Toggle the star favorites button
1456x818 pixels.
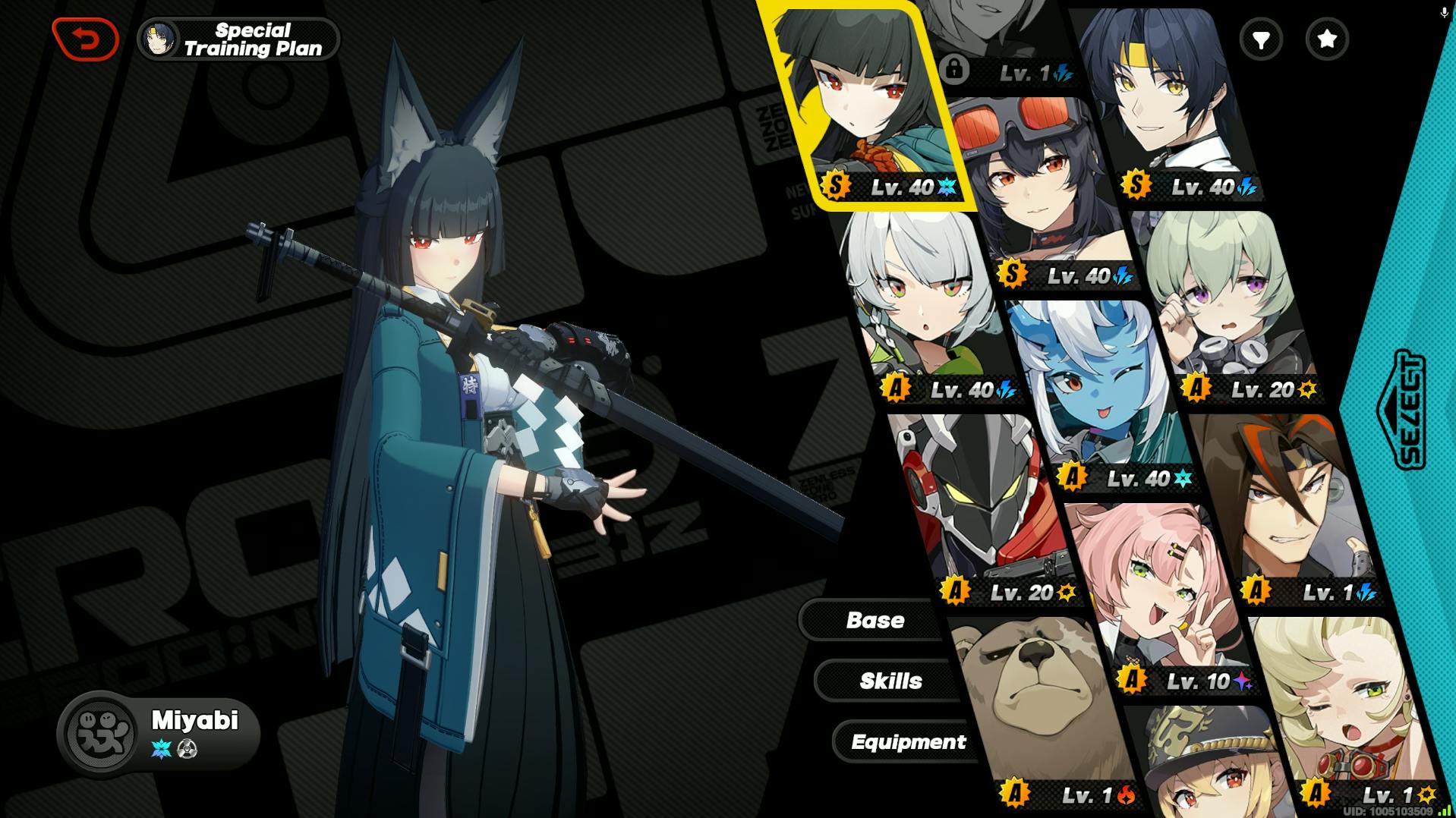coord(1327,39)
